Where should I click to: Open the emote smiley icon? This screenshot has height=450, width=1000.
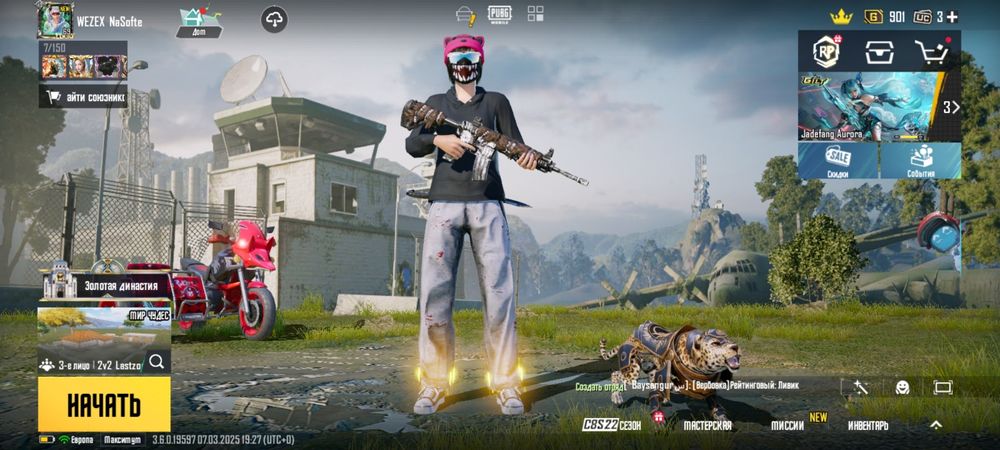coord(902,387)
